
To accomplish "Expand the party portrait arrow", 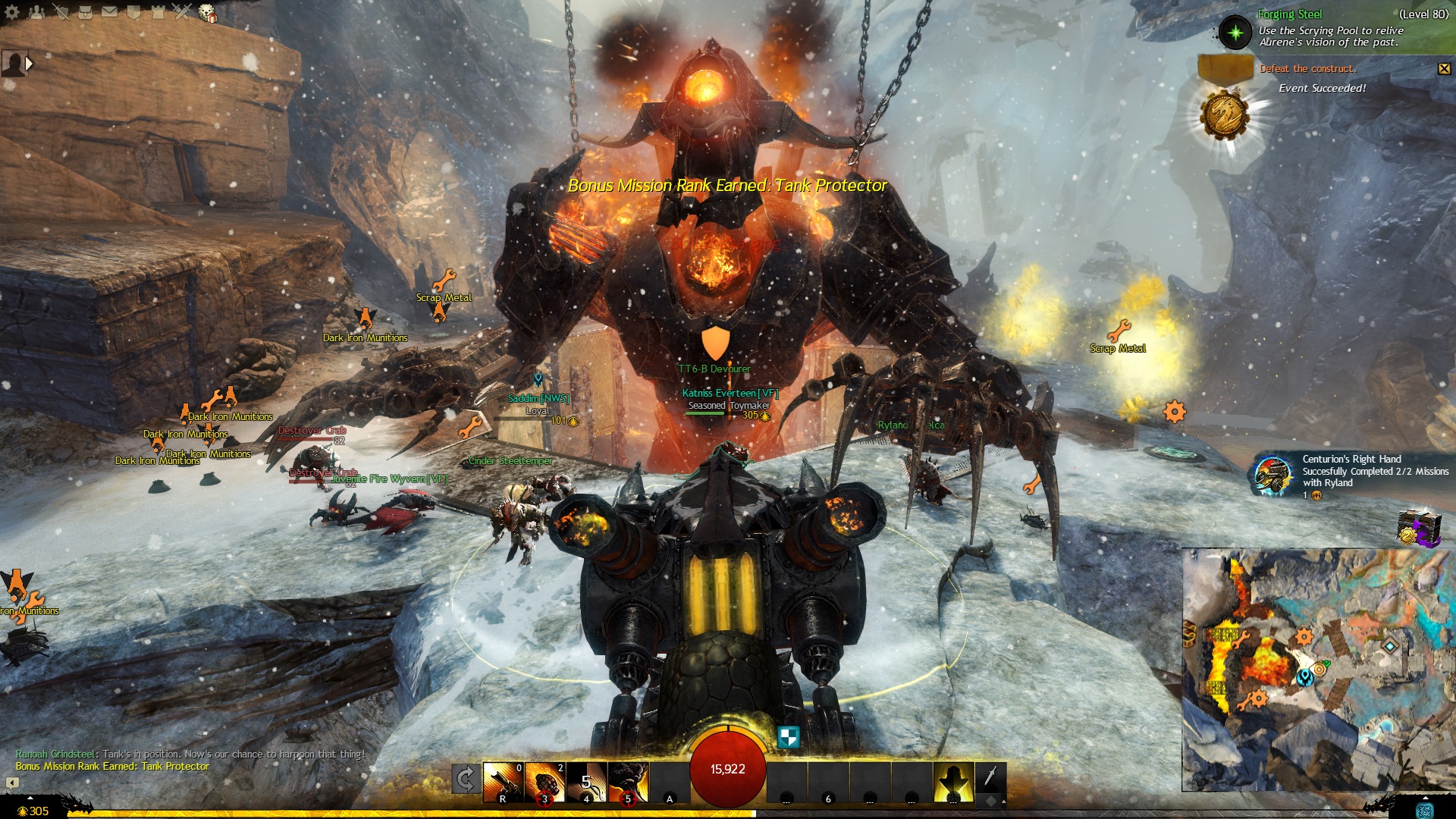I will pyautogui.click(x=30, y=64).
